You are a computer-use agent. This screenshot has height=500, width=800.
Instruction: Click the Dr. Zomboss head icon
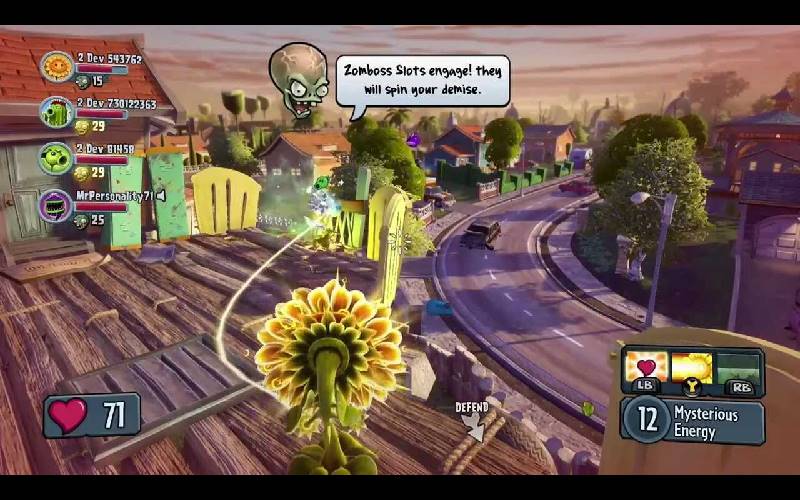coord(299,80)
